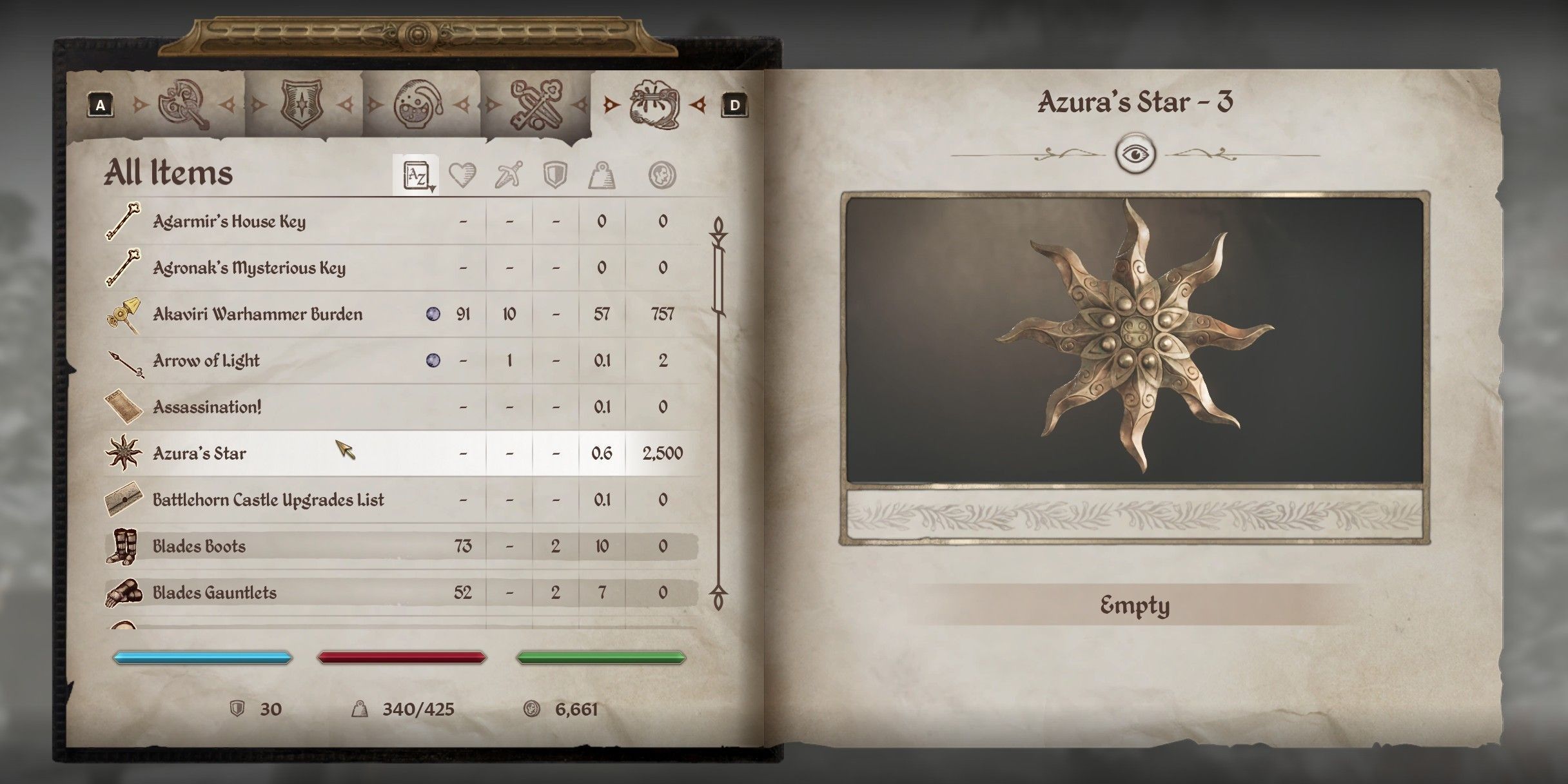The height and width of the screenshot is (784, 1568).
Task: Choose Arrow of Light in the list
Action: pos(206,361)
